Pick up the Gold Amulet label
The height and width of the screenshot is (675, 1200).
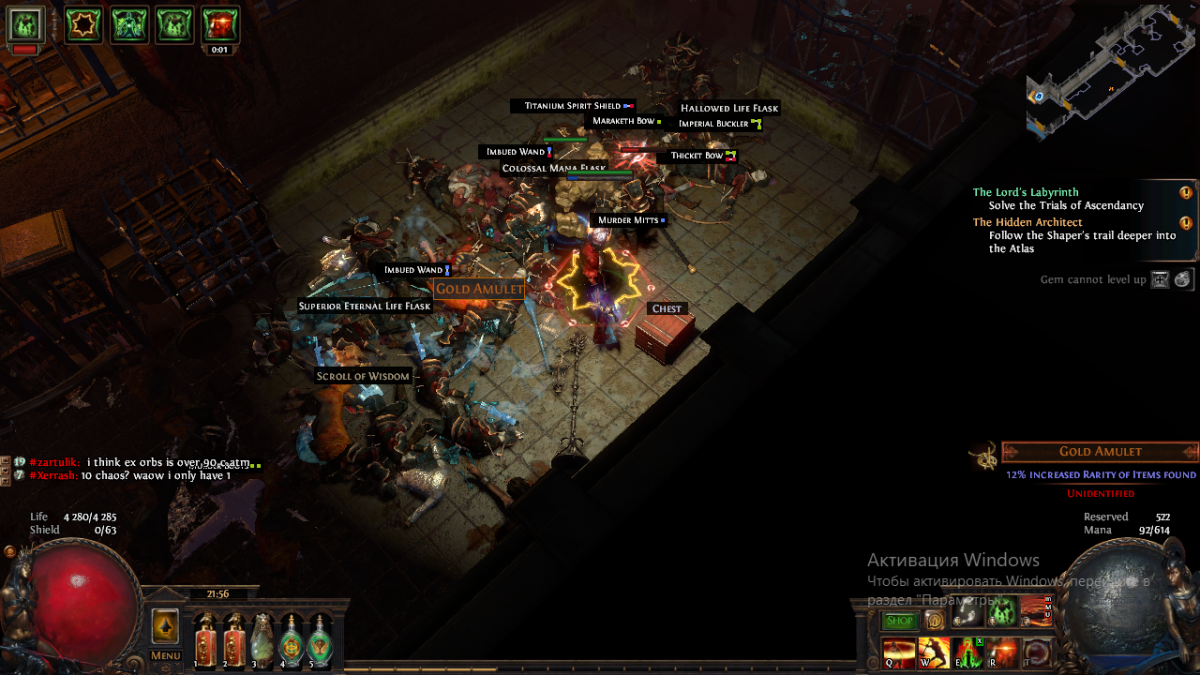479,288
